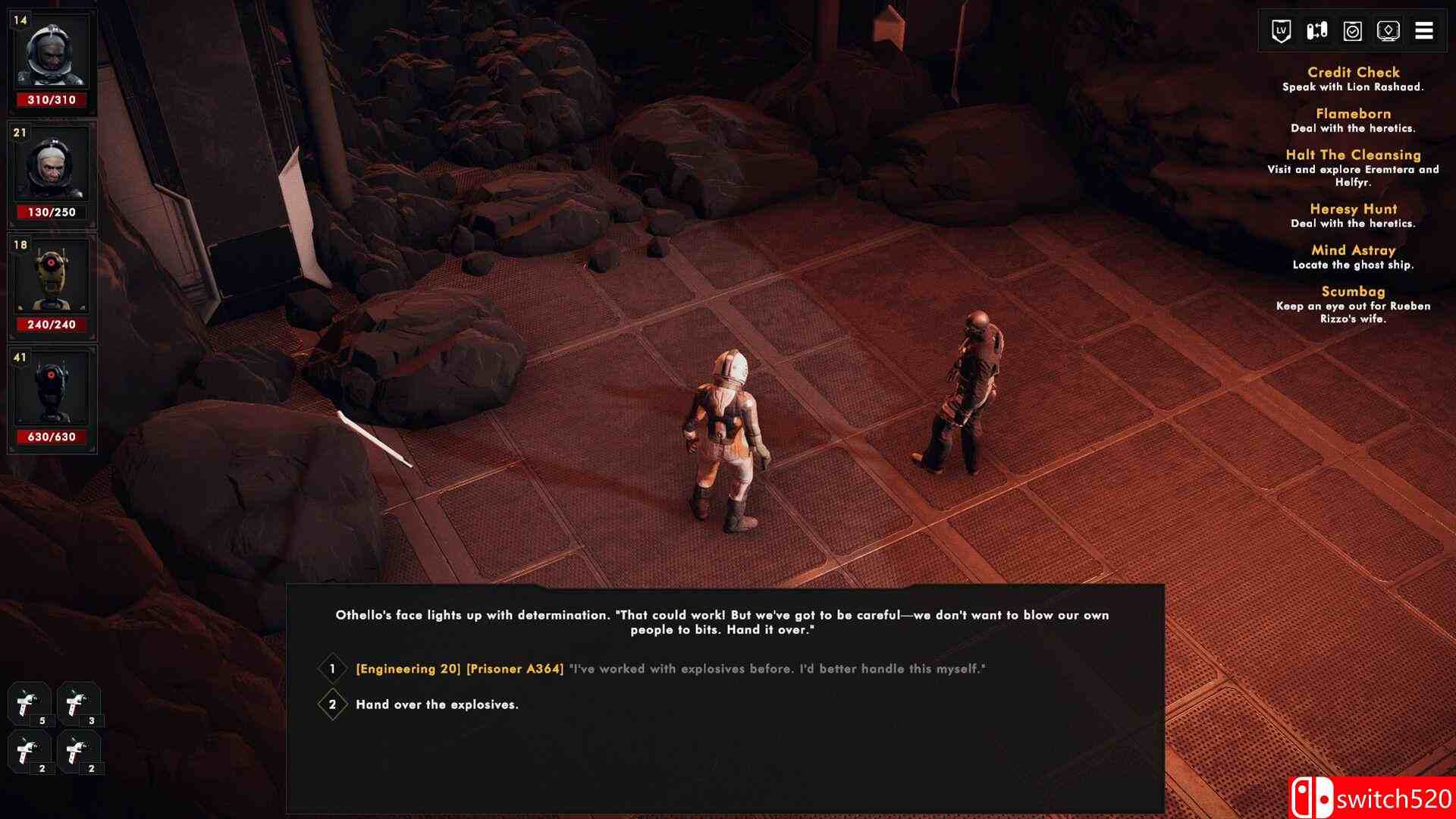The width and height of the screenshot is (1456, 819).
Task: Select the Flameborn quest in tracker
Action: [x=1353, y=113]
